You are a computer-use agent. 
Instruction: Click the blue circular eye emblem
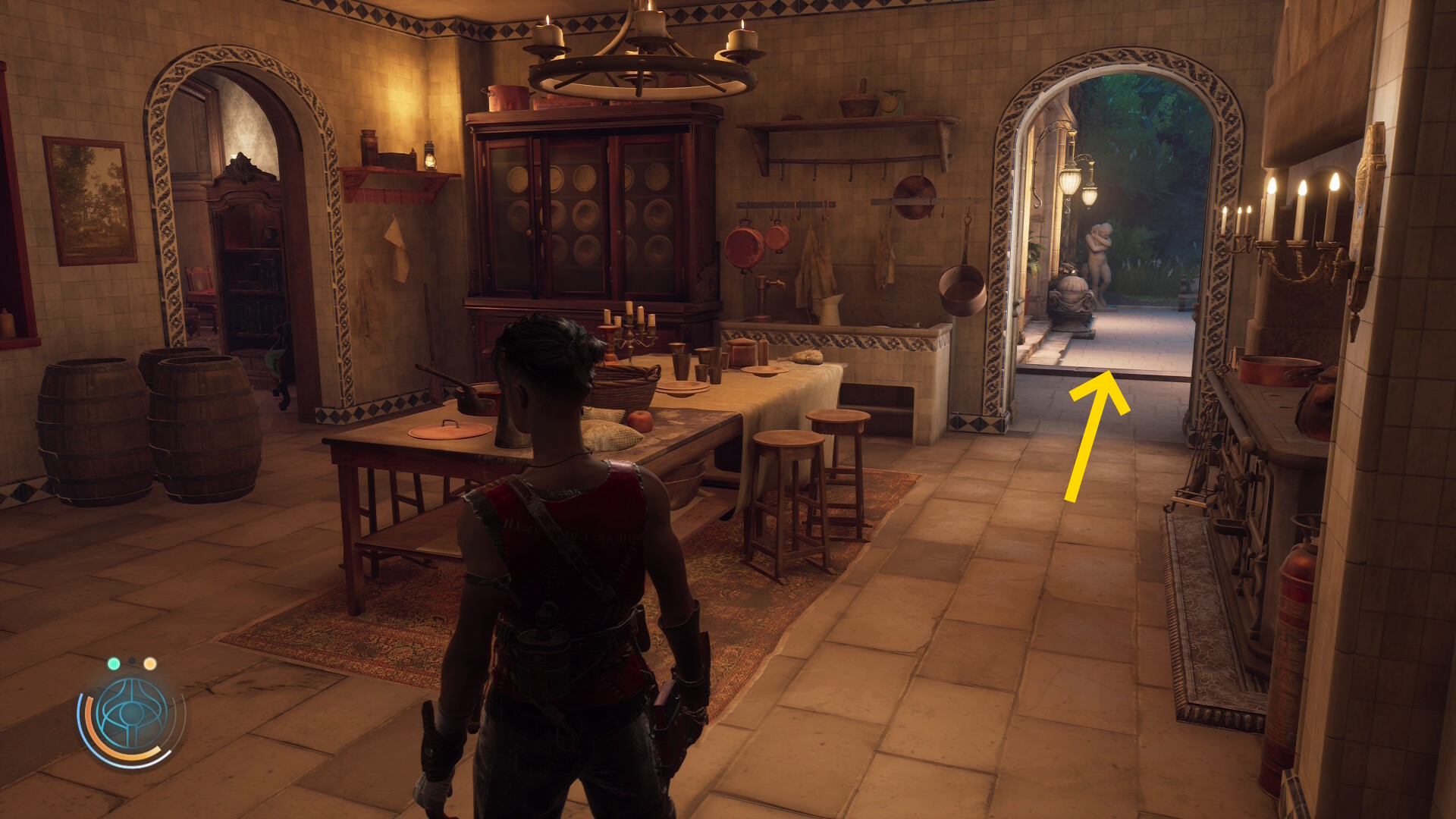tap(132, 714)
